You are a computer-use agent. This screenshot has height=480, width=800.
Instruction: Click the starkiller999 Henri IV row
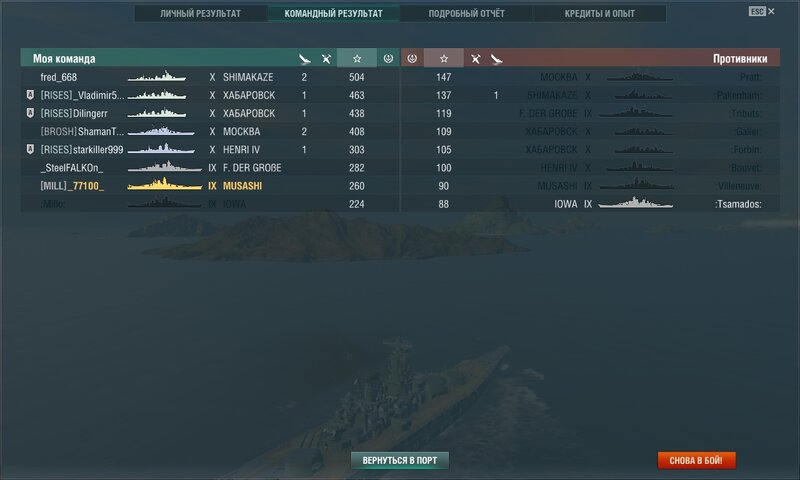click(82, 149)
